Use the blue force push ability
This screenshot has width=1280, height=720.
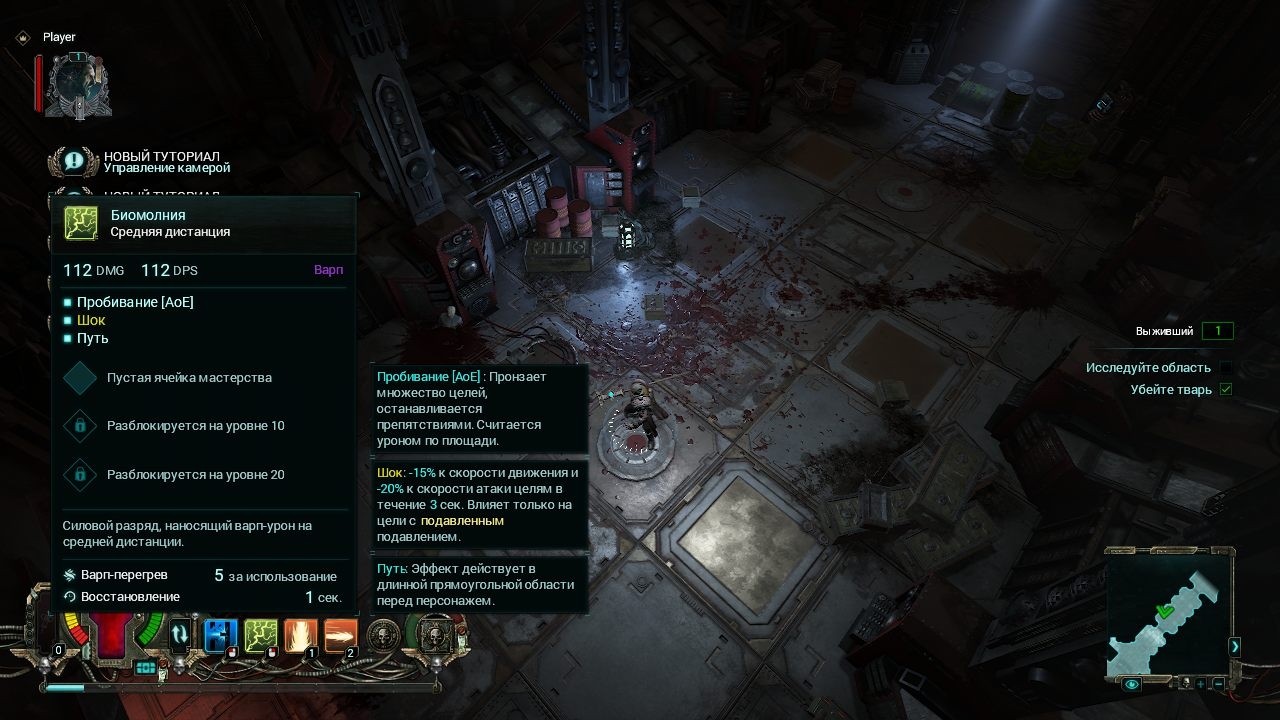pyautogui.click(x=220, y=636)
